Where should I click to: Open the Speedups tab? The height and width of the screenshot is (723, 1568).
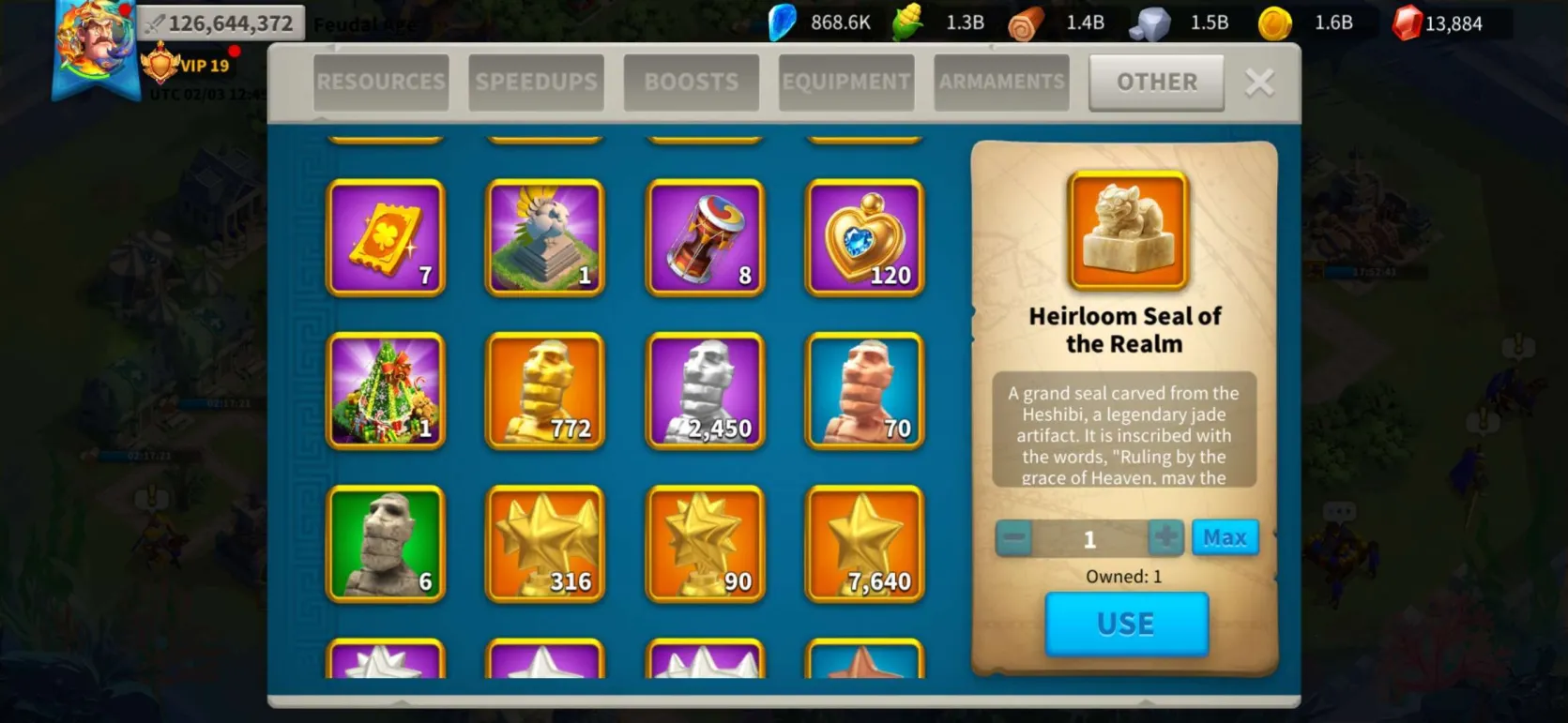coord(537,83)
